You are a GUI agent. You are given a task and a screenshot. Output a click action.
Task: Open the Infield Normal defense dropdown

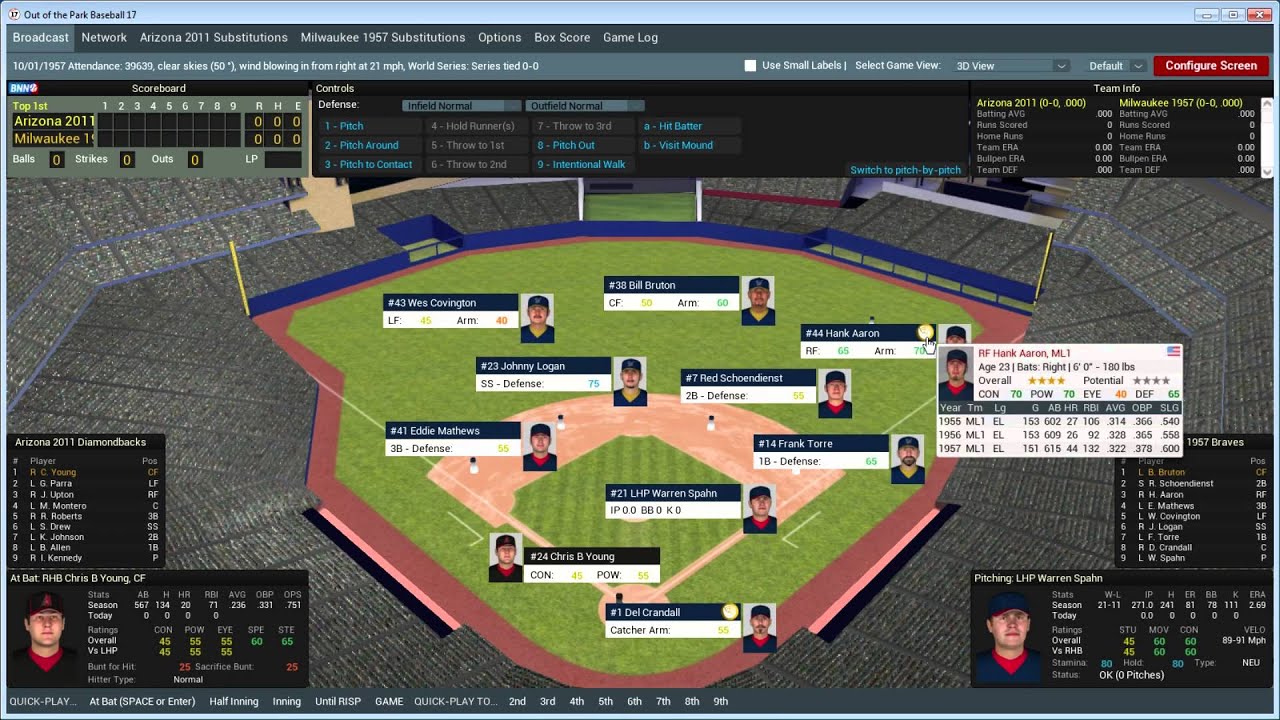(461, 106)
